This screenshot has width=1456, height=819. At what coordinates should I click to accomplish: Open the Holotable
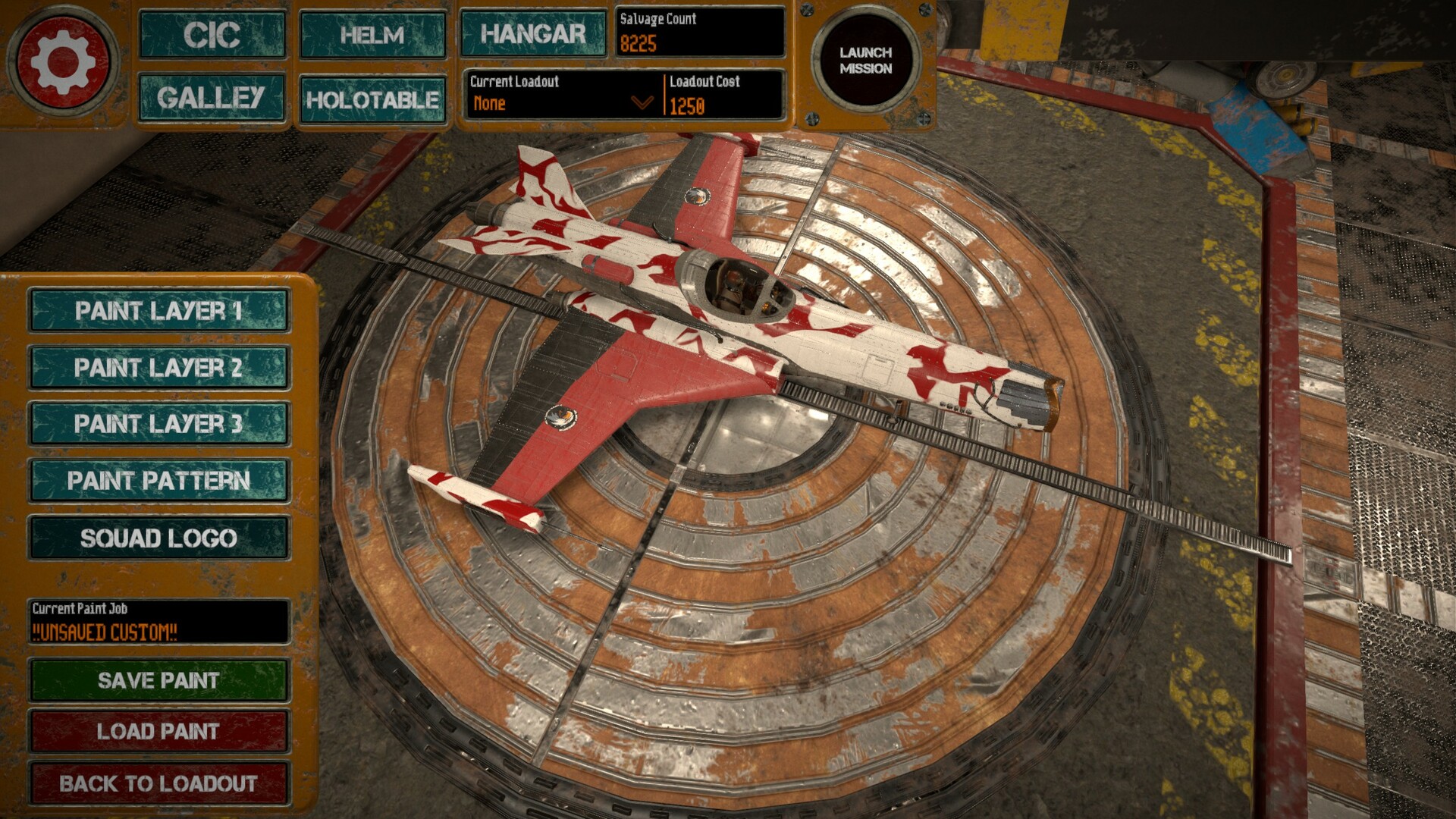372,99
